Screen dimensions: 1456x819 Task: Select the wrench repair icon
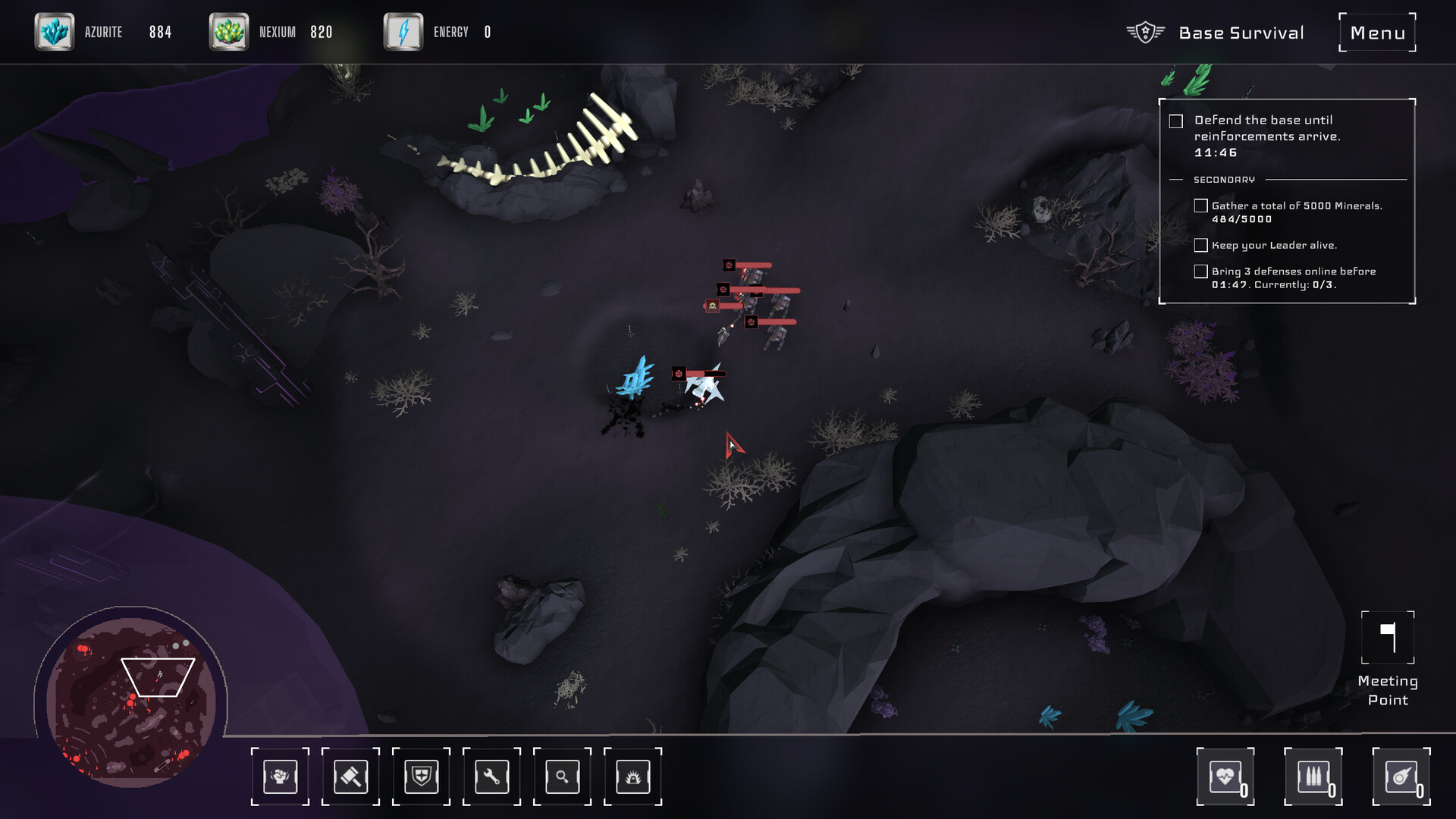[x=491, y=777]
